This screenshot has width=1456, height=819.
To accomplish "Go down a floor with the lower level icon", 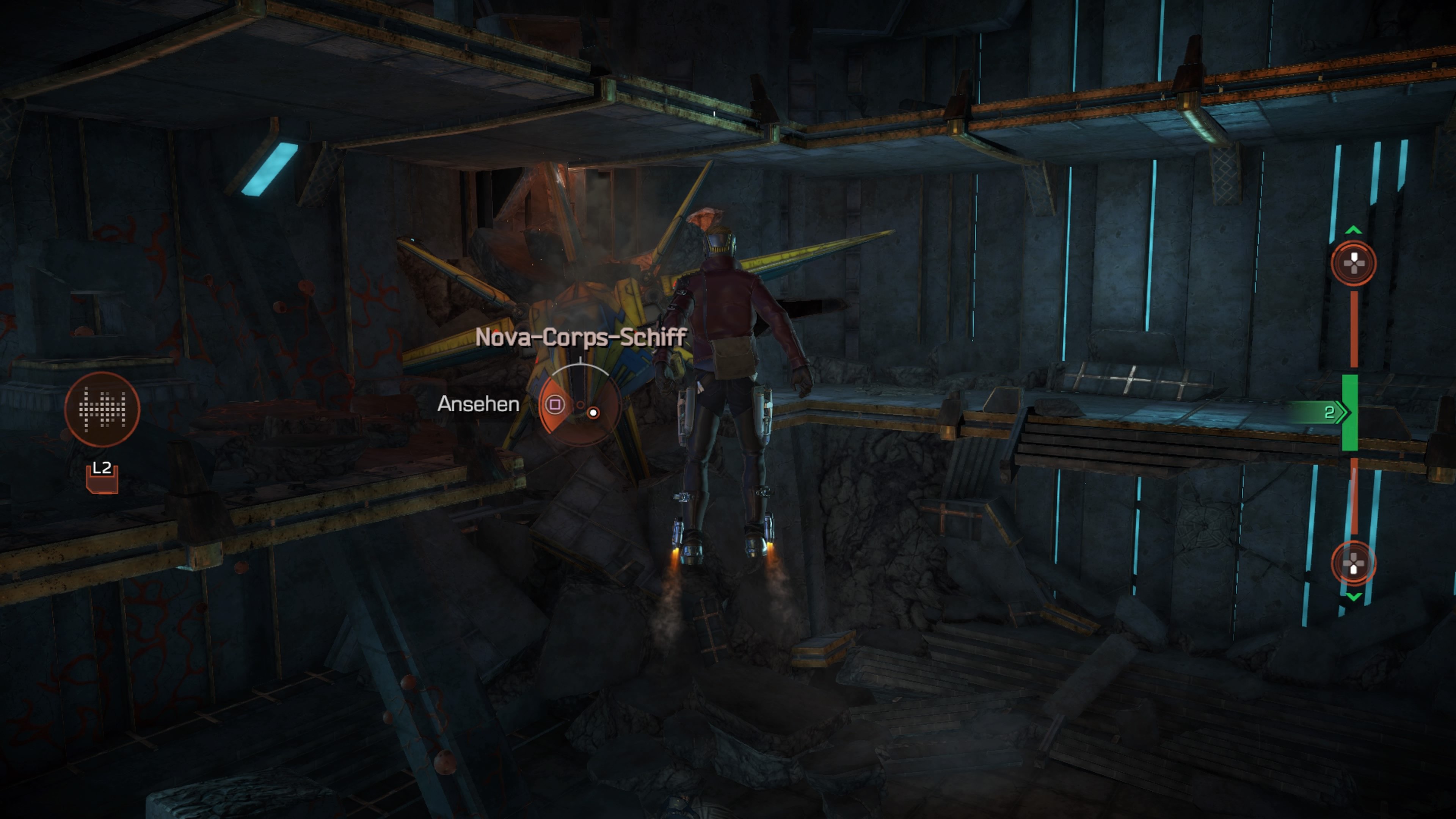I will point(1353,563).
